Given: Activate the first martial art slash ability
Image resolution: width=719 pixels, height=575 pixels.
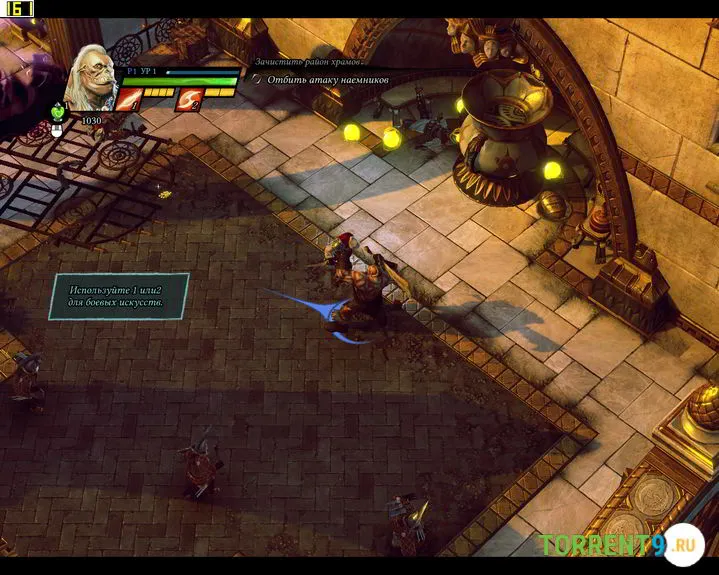Looking at the screenshot, I should pos(130,99).
